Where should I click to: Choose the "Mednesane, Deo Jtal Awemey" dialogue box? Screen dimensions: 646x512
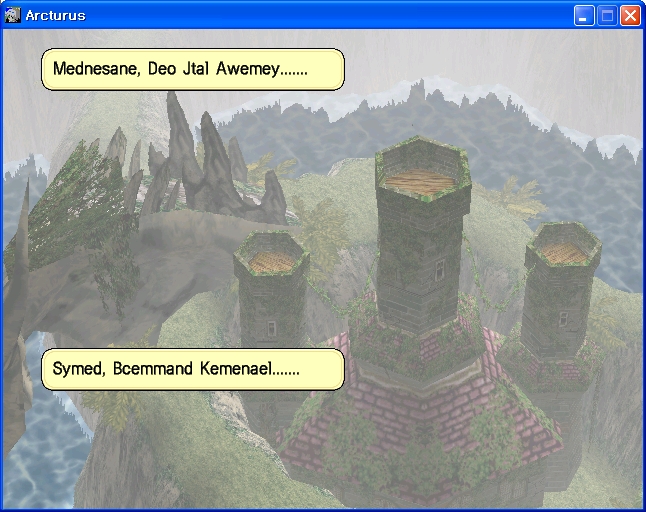[192, 70]
